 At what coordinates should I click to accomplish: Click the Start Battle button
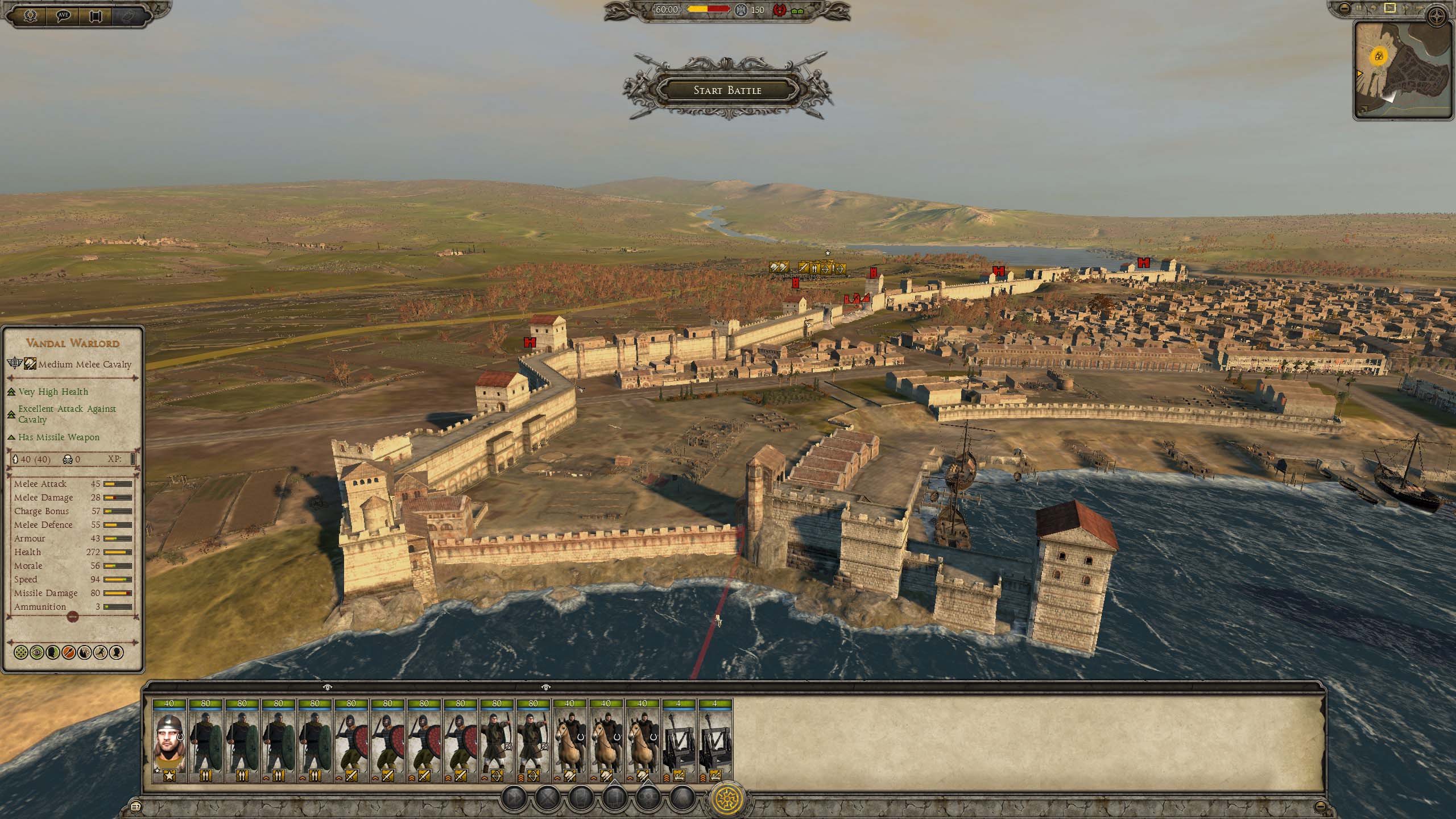(x=727, y=90)
